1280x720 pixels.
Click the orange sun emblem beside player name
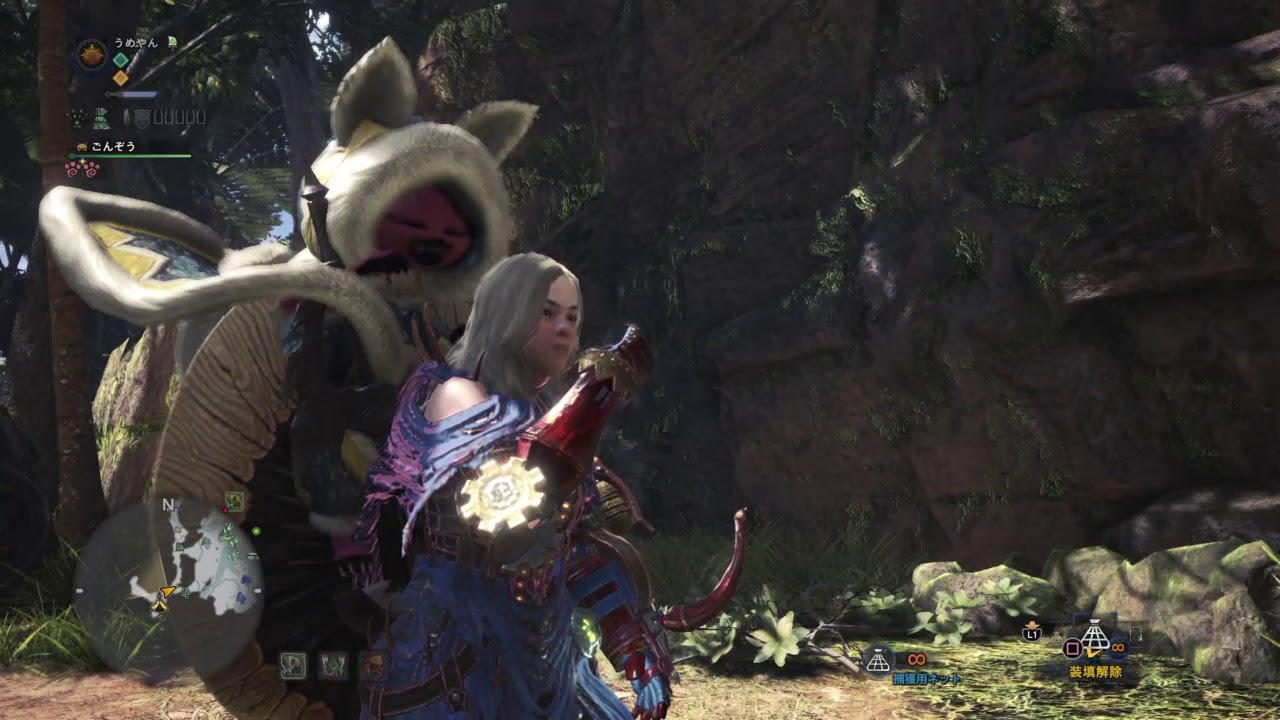point(92,54)
